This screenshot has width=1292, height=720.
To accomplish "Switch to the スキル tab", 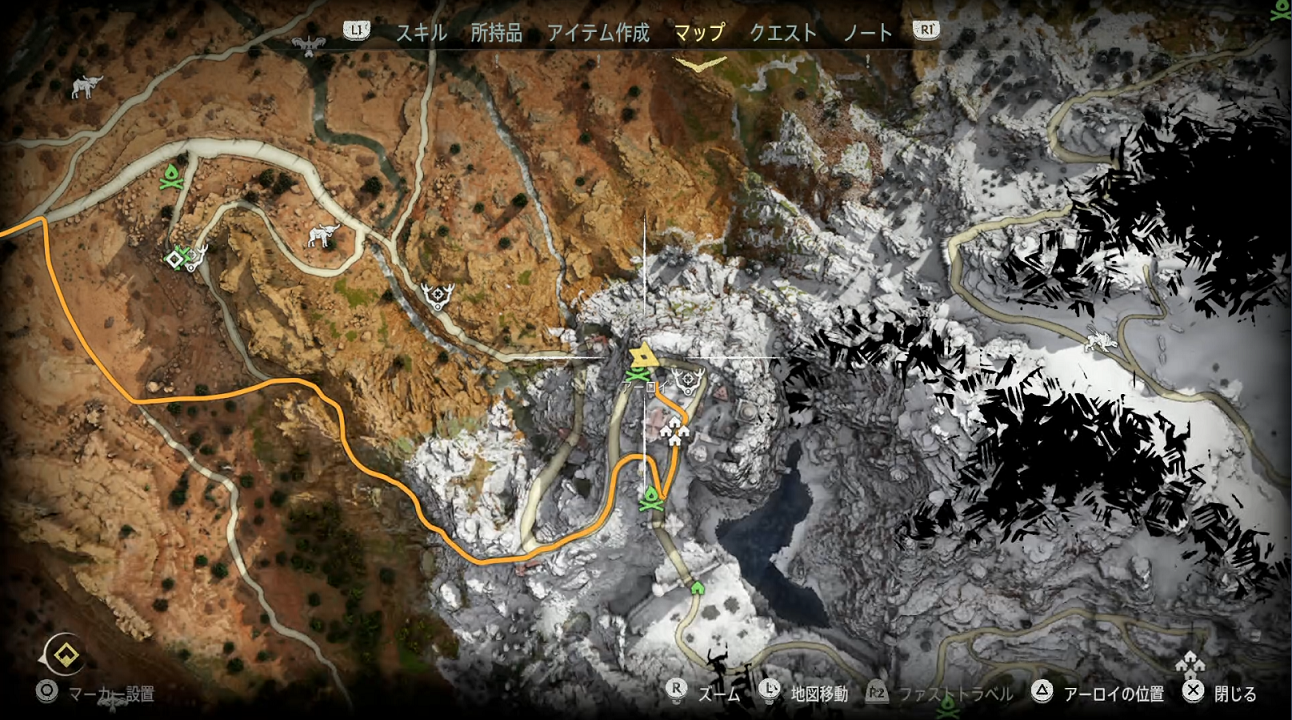I will 421,32.
